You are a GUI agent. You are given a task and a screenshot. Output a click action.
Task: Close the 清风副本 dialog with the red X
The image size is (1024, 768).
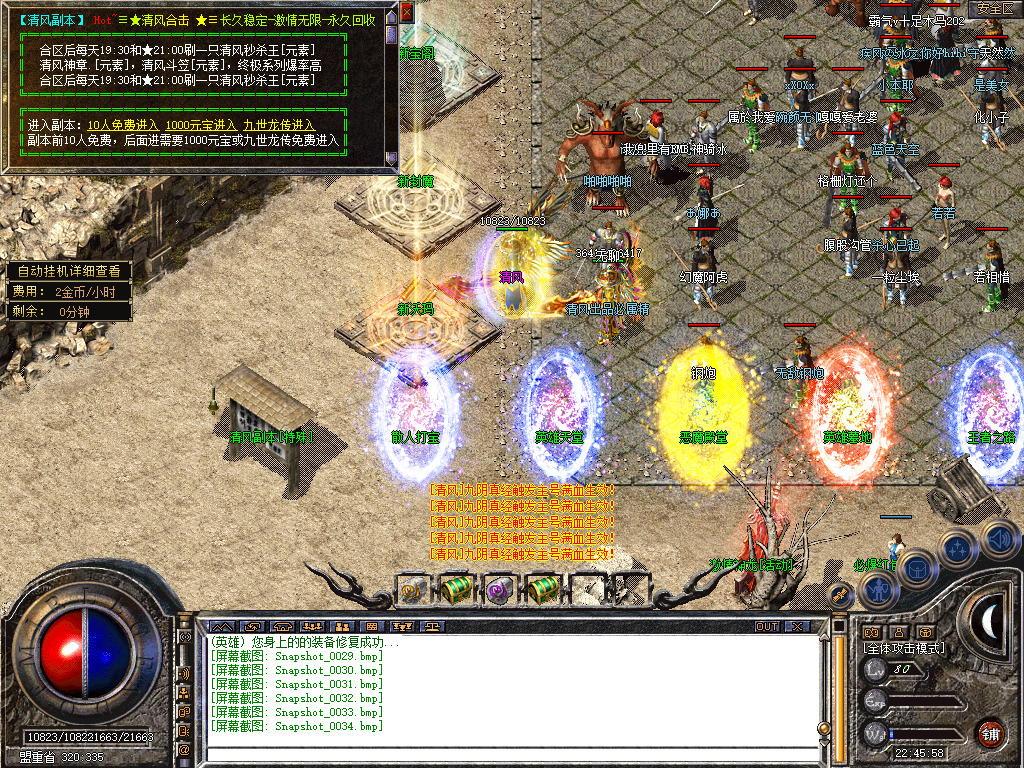[406, 13]
